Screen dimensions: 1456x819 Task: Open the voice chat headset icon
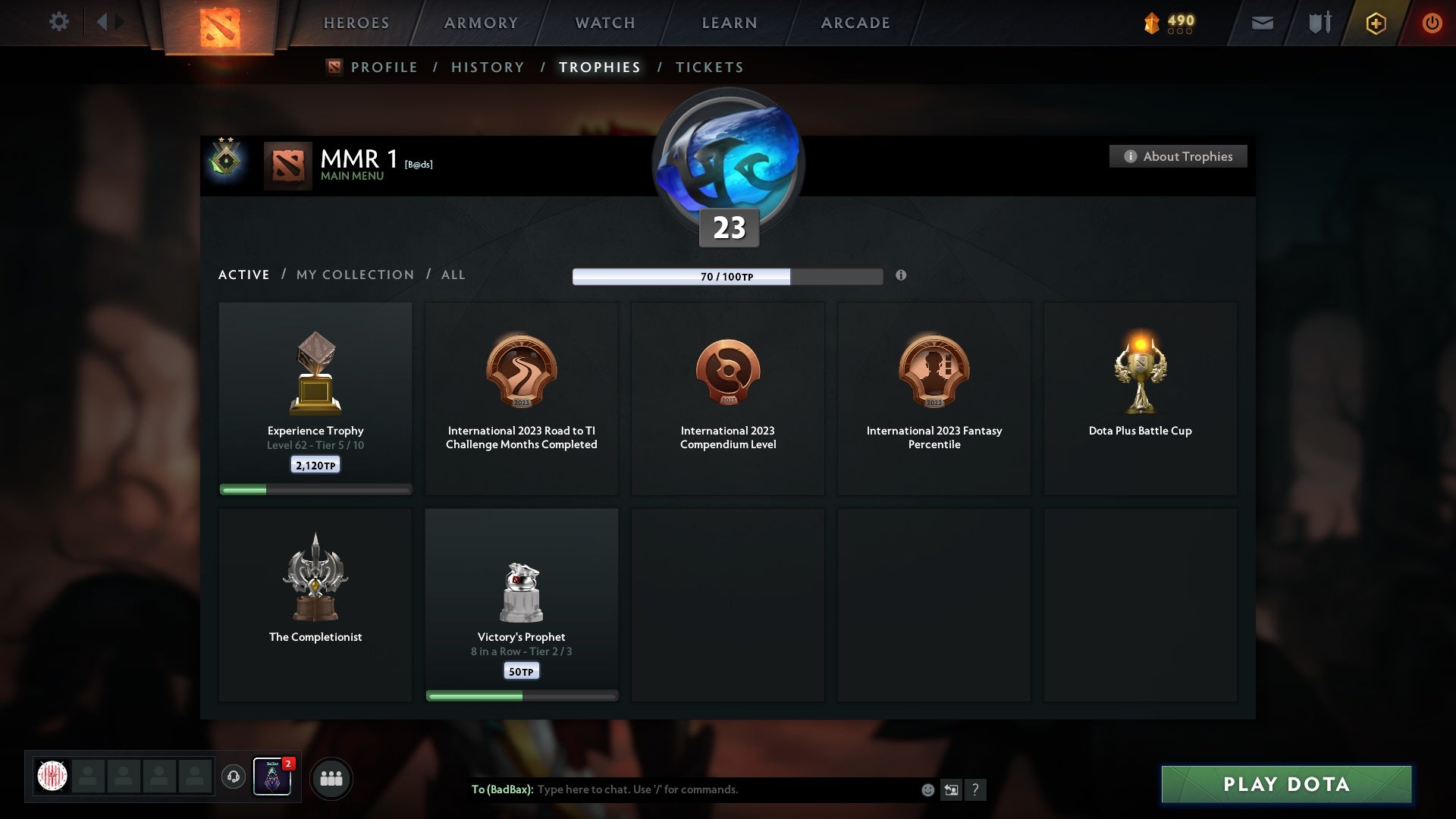pyautogui.click(x=234, y=777)
